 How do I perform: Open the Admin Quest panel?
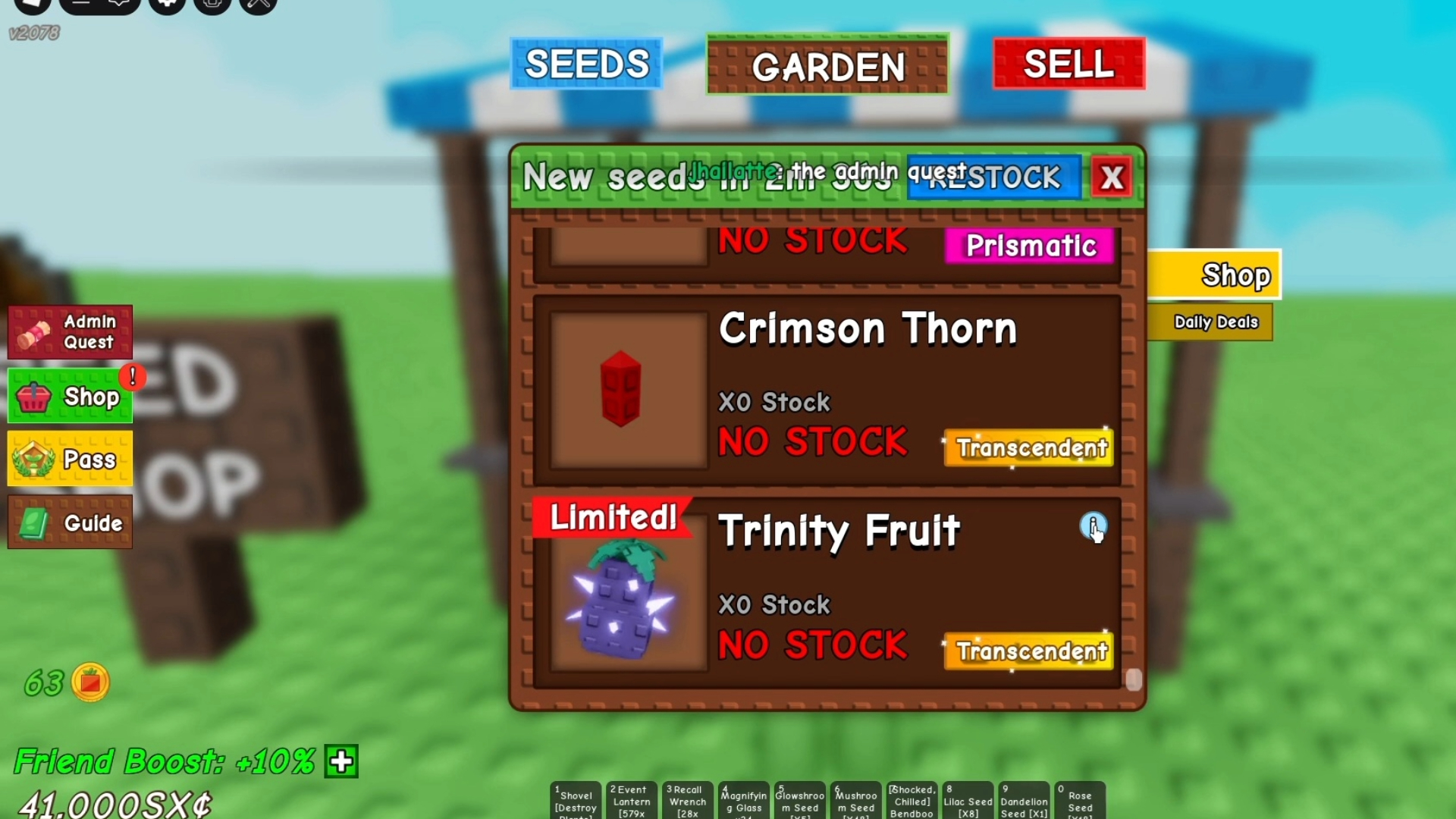click(70, 331)
